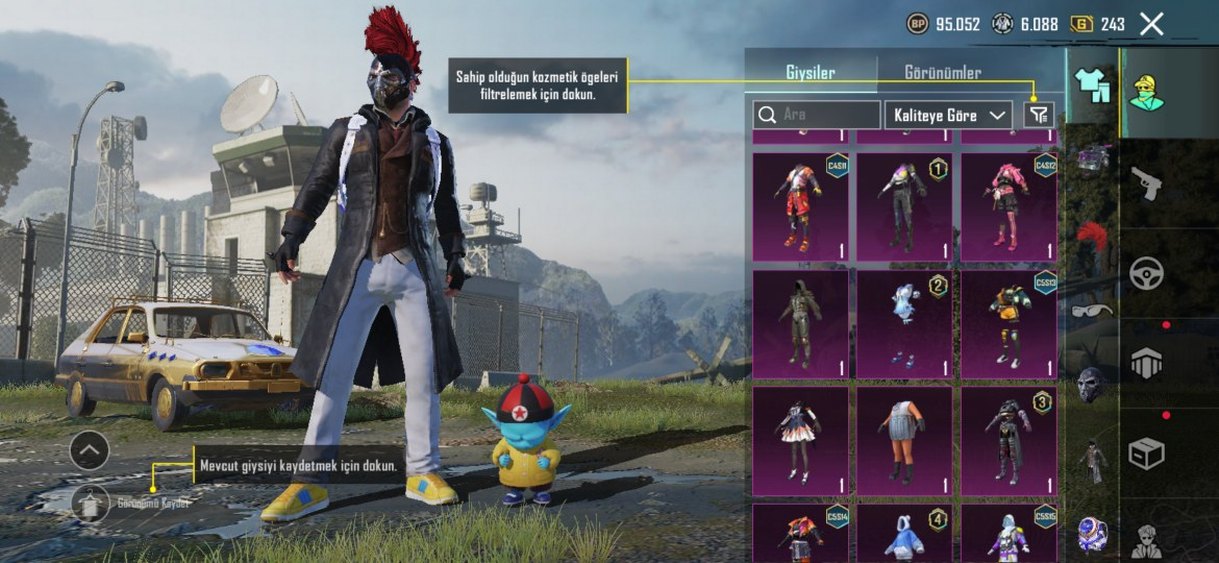Select the clothing shirt and pants category
This screenshot has height=563, width=1219.
[x=1092, y=87]
